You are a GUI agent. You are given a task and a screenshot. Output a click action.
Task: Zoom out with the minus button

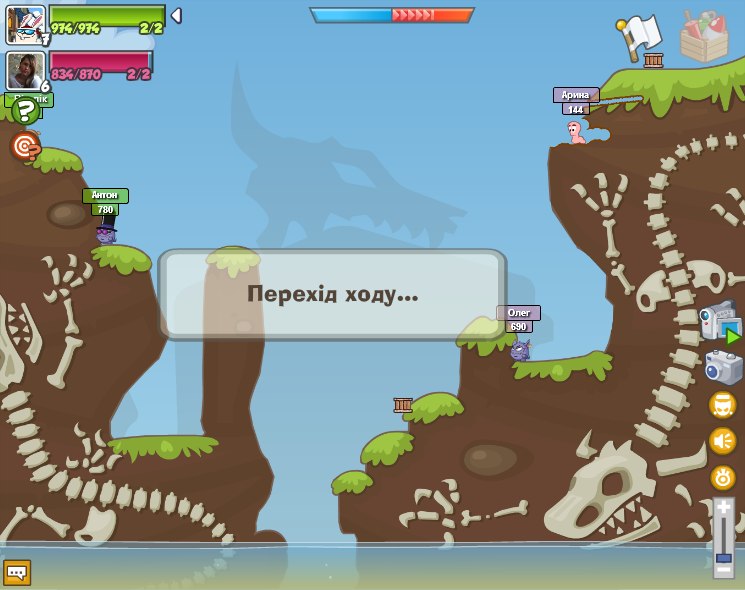(x=723, y=570)
